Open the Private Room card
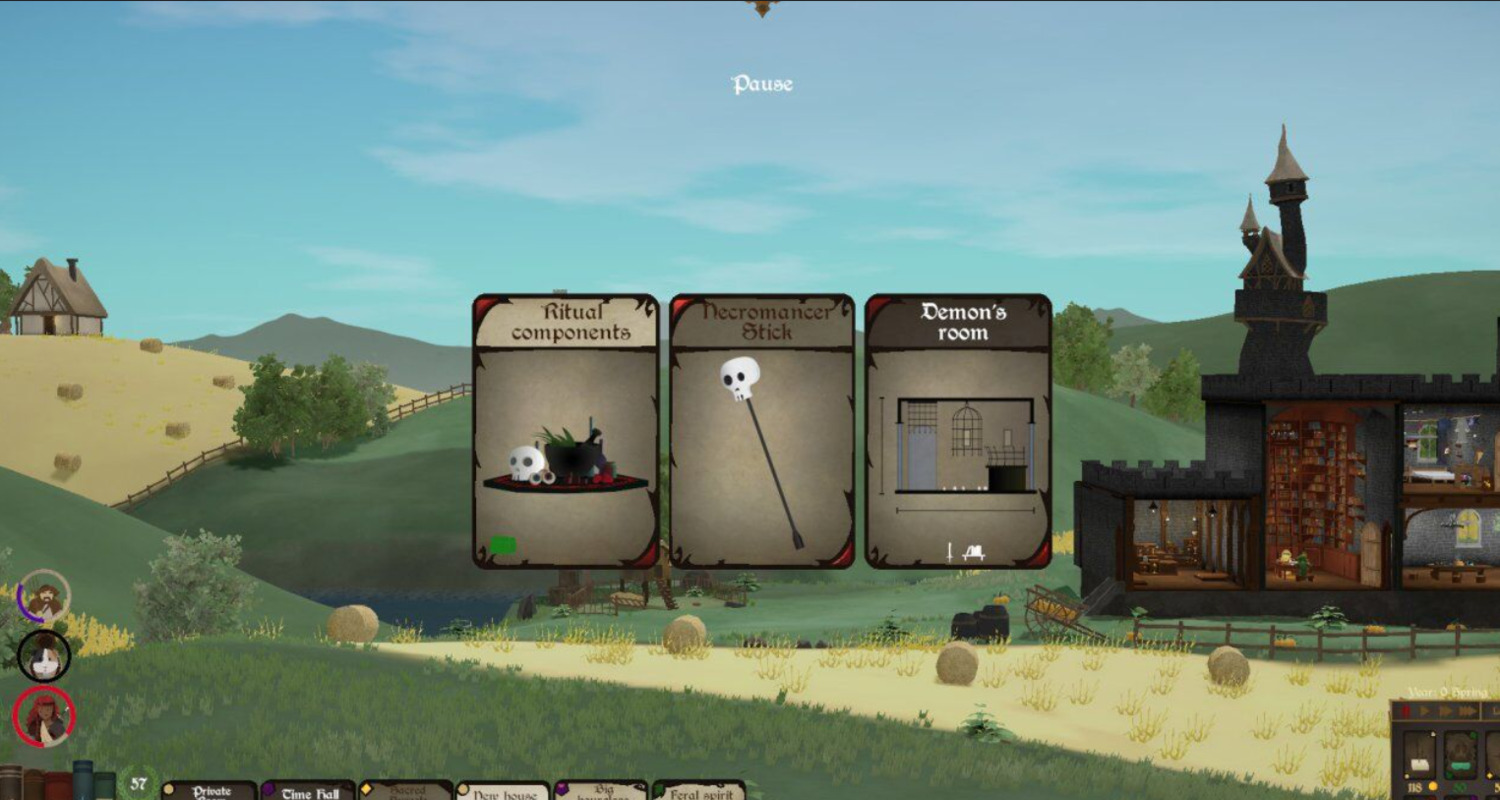Image resolution: width=1500 pixels, height=800 pixels. [x=210, y=791]
